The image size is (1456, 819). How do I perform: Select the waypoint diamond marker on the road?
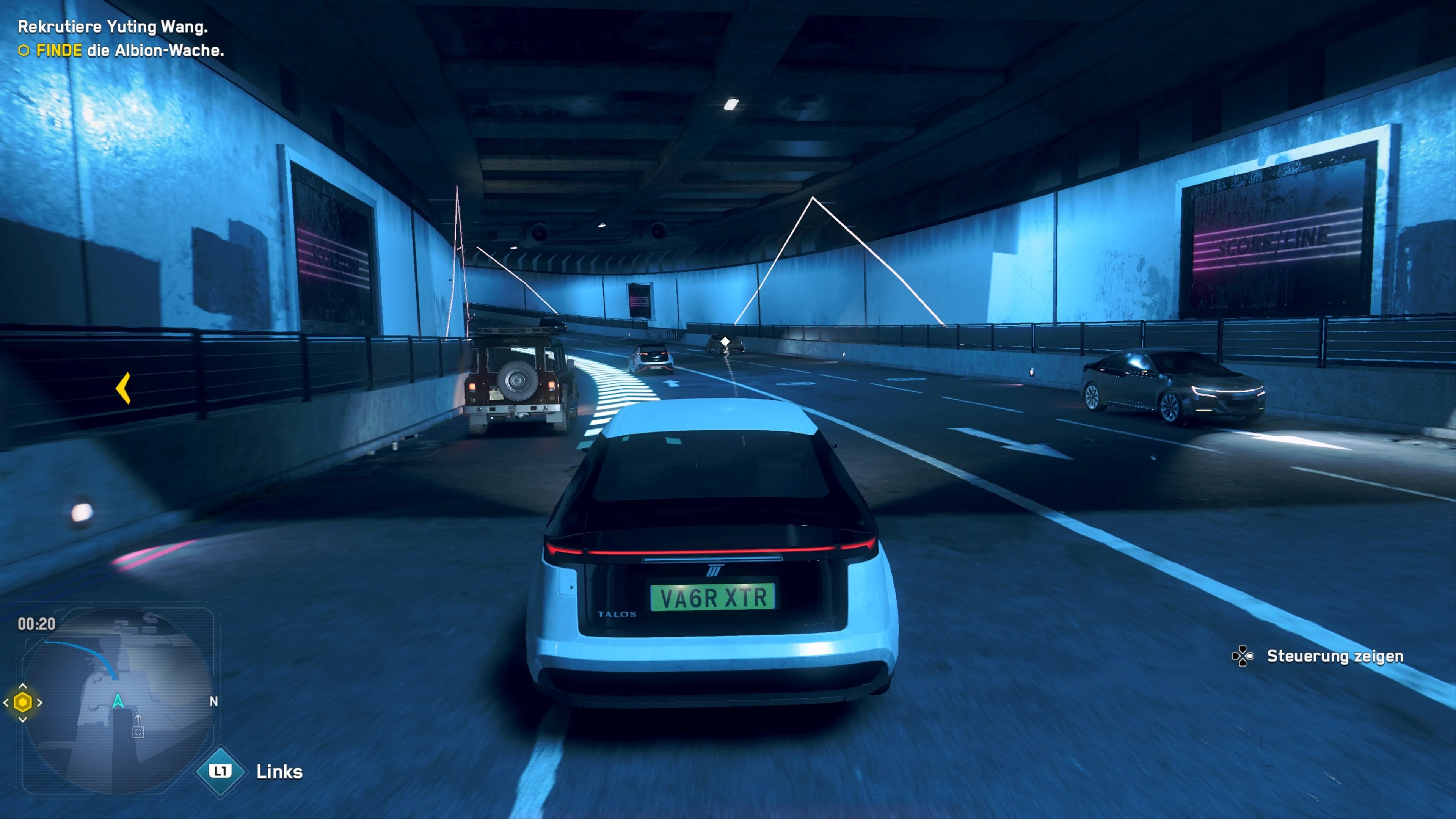pyautogui.click(x=725, y=341)
